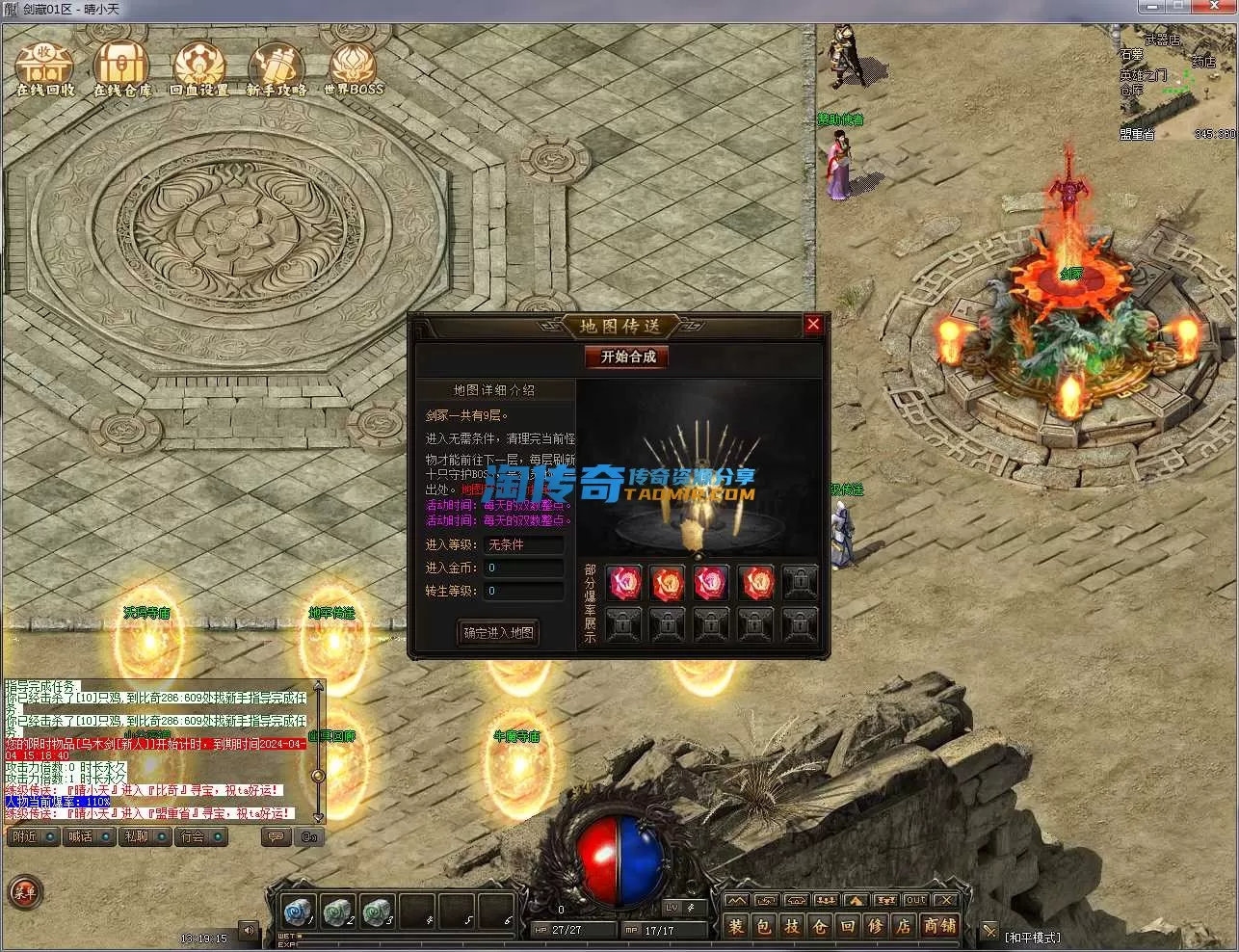The image size is (1239, 952).
Task: Close the 地图传送 map teleport window
Action: 813,325
